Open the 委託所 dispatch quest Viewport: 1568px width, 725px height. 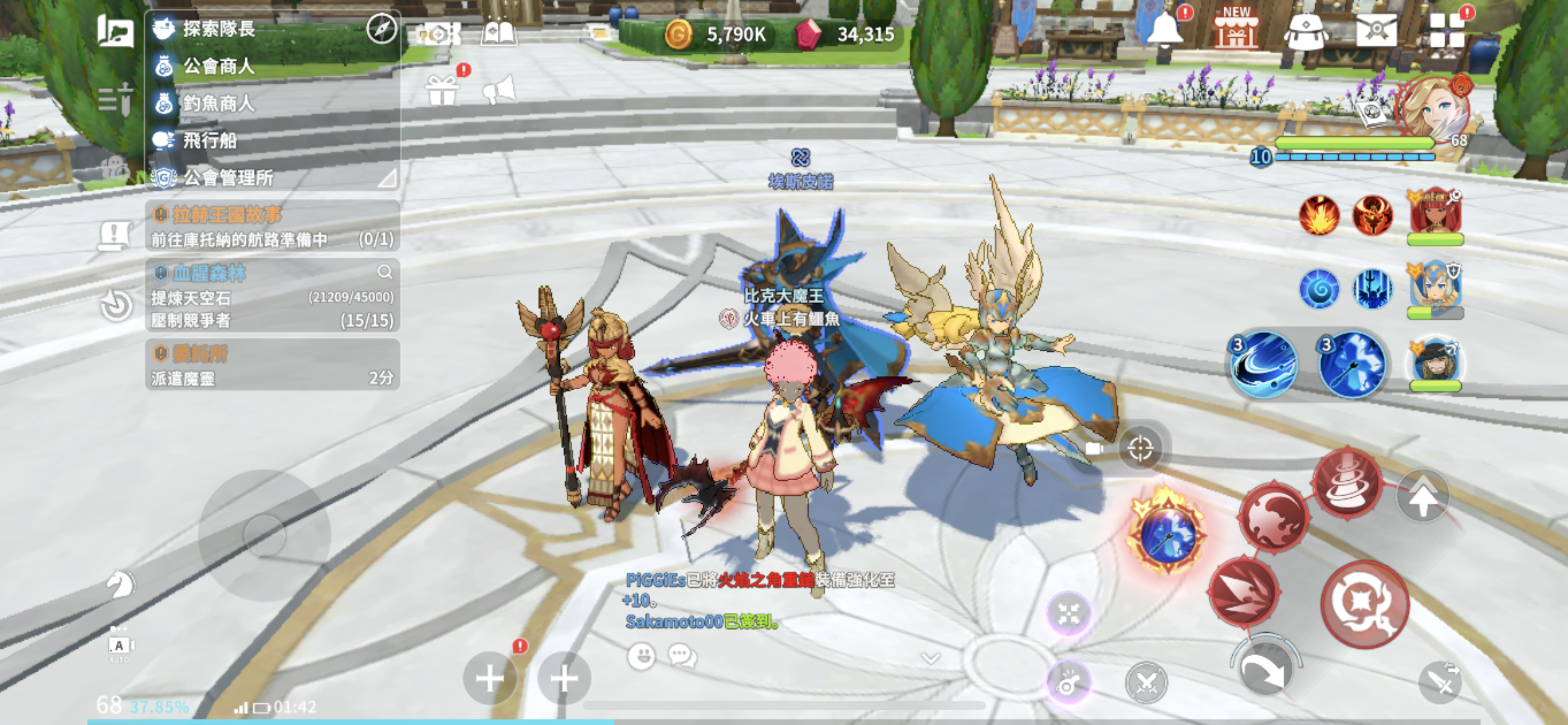[x=272, y=365]
